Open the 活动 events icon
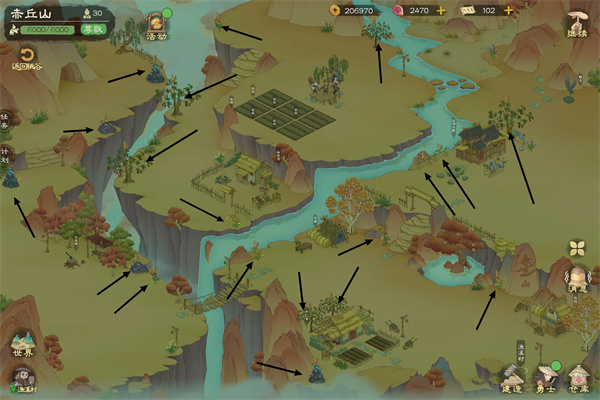 pos(156,25)
